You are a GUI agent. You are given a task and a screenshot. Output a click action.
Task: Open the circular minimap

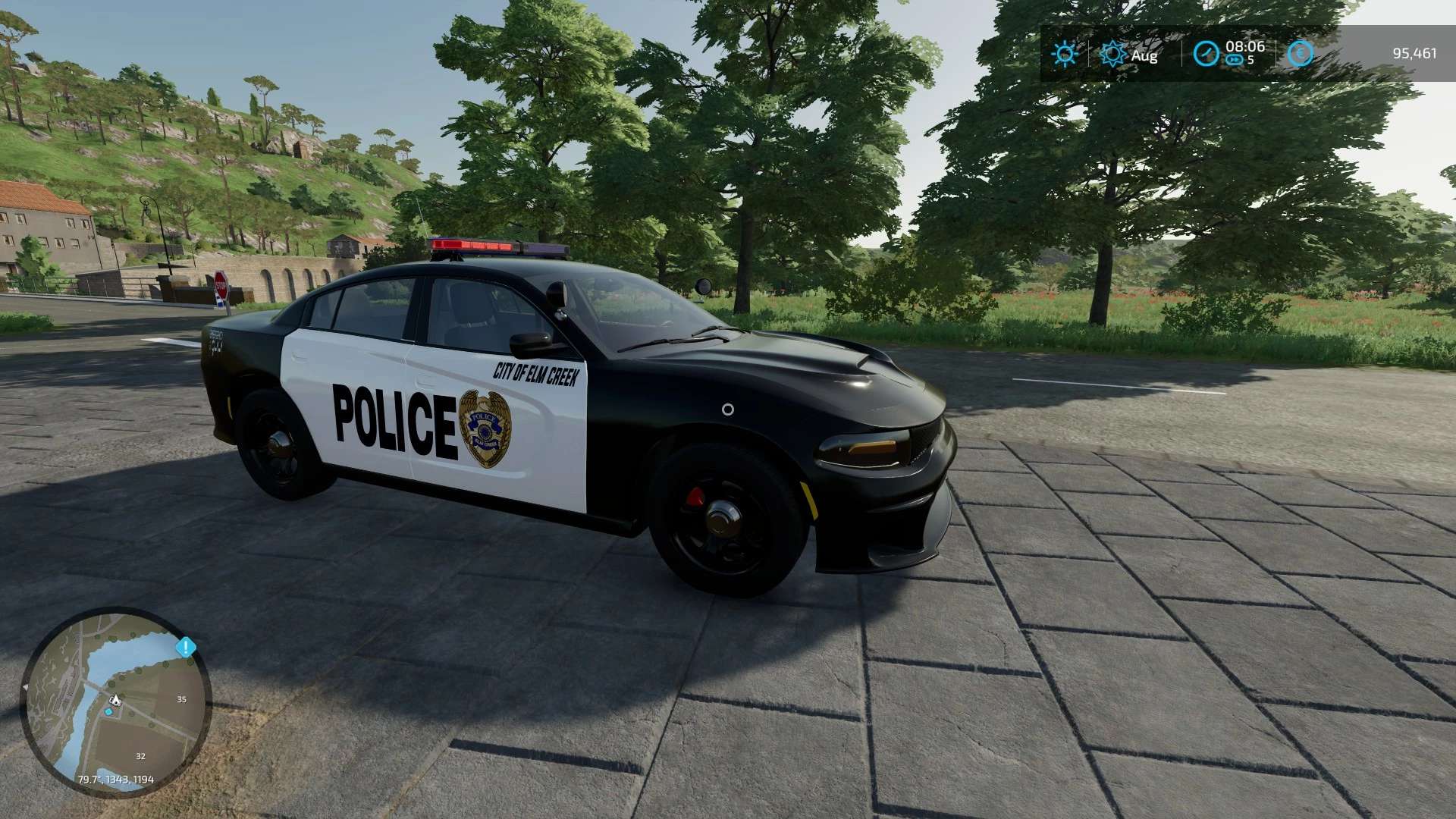(115, 701)
